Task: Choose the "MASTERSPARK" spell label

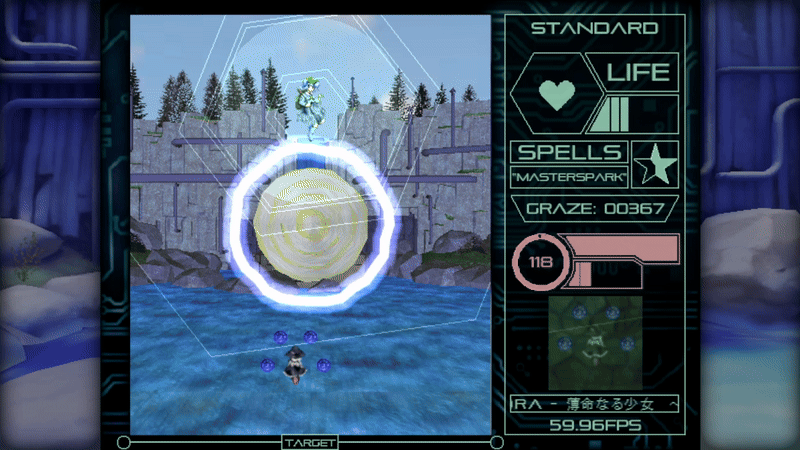Action: [569, 177]
